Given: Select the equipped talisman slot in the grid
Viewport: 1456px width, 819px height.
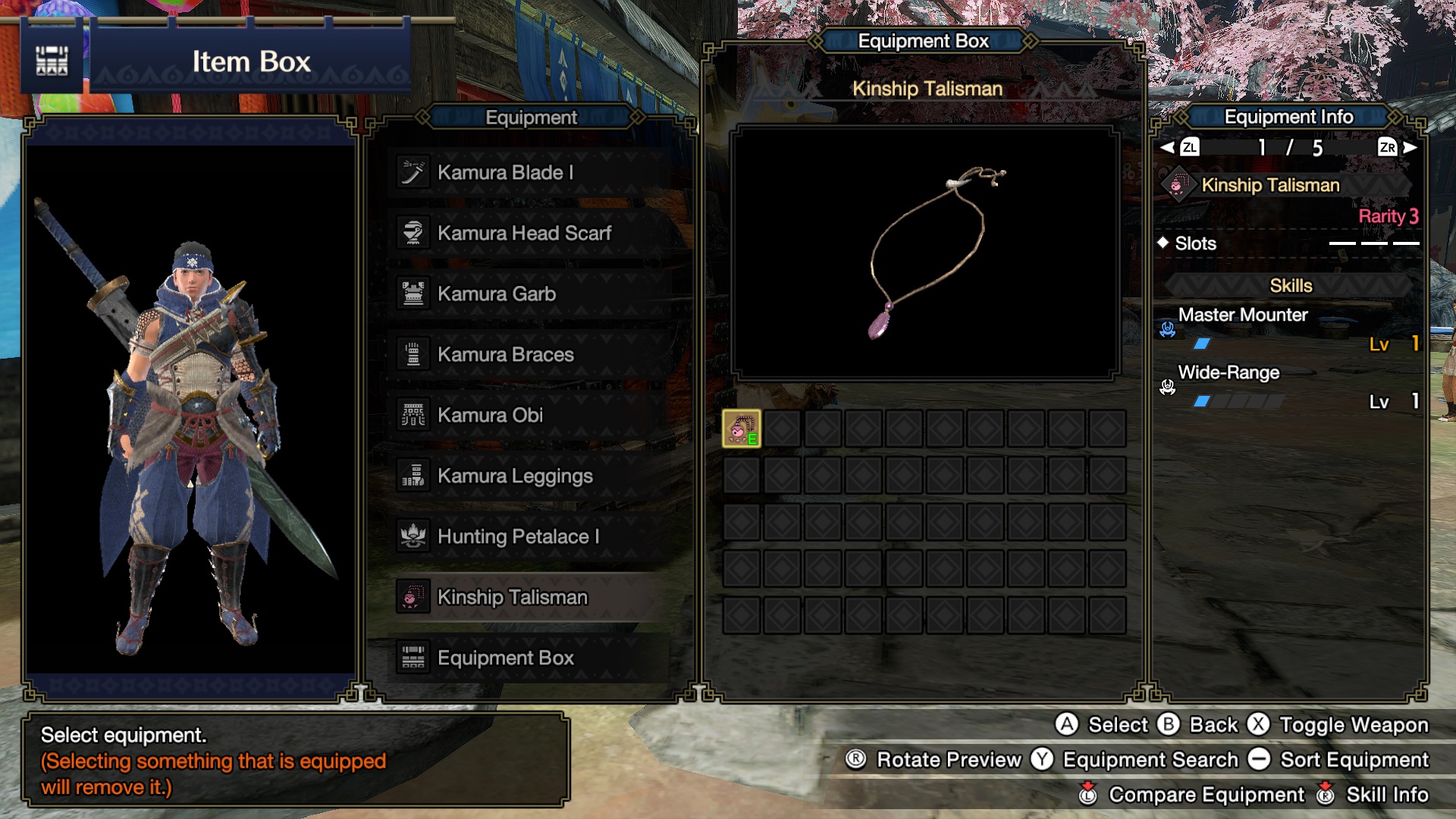Looking at the screenshot, I should click(742, 428).
